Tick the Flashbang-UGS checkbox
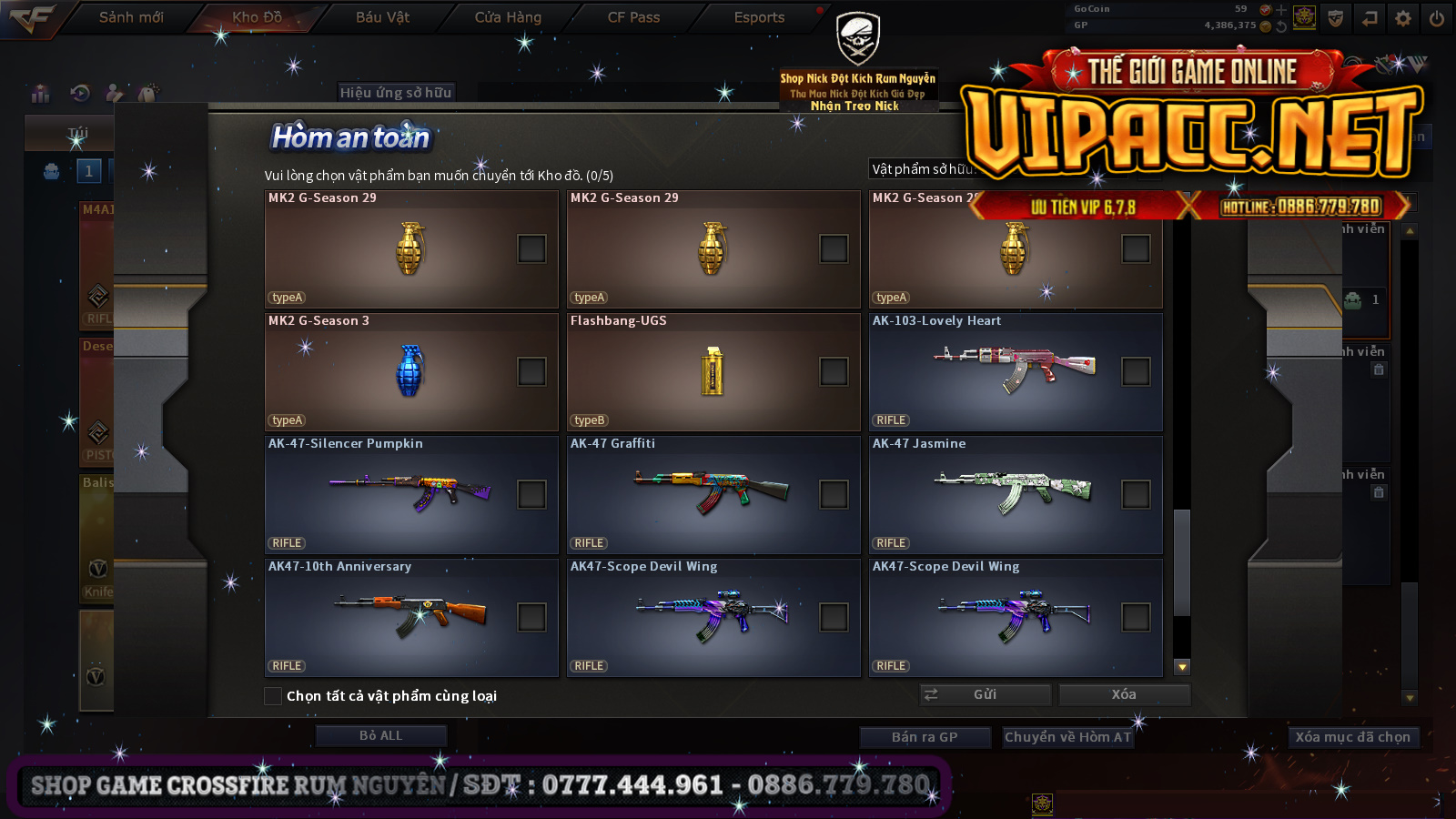Image resolution: width=1456 pixels, height=819 pixels. [x=834, y=371]
